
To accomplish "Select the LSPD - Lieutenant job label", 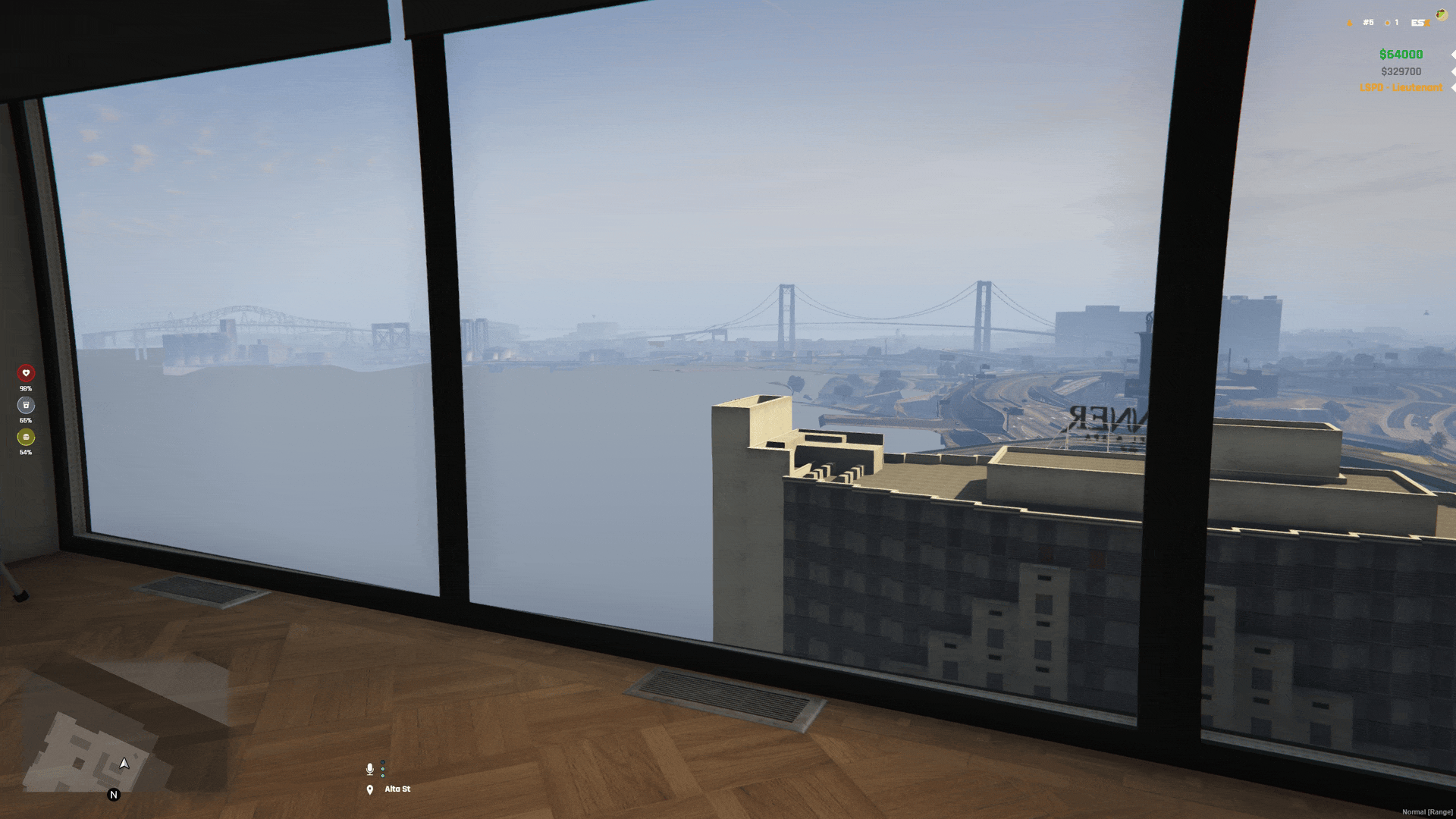I will [1401, 87].
